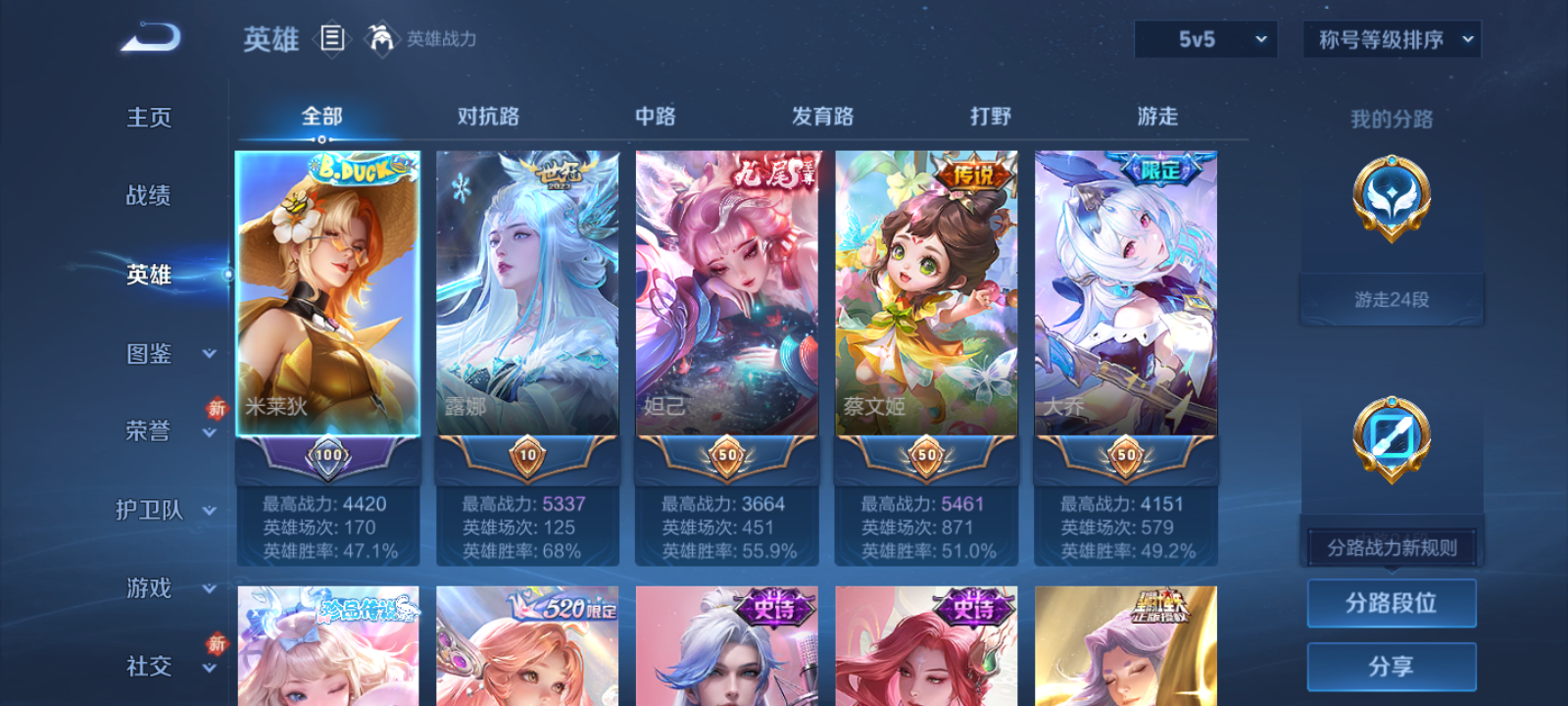The height and width of the screenshot is (706, 1568).
Task: Open the 5v5 mode dropdown
Action: pyautogui.click(x=1205, y=40)
